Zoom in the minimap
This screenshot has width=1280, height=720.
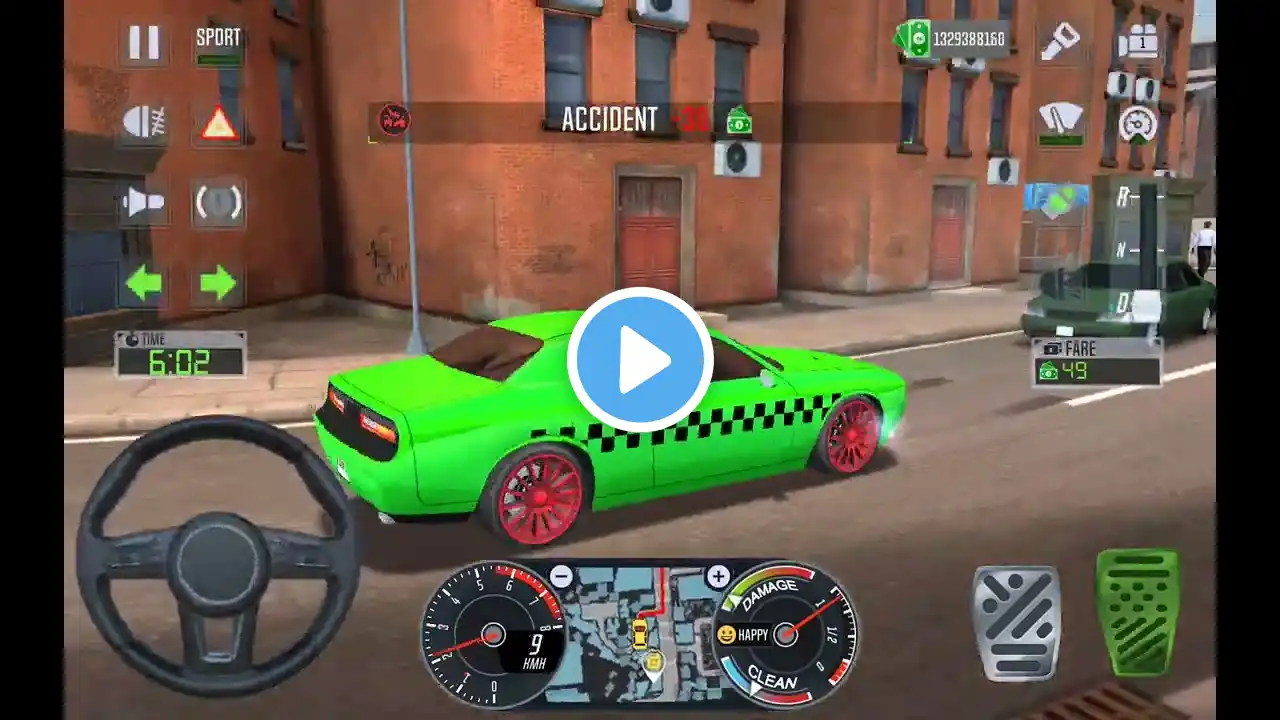click(718, 576)
